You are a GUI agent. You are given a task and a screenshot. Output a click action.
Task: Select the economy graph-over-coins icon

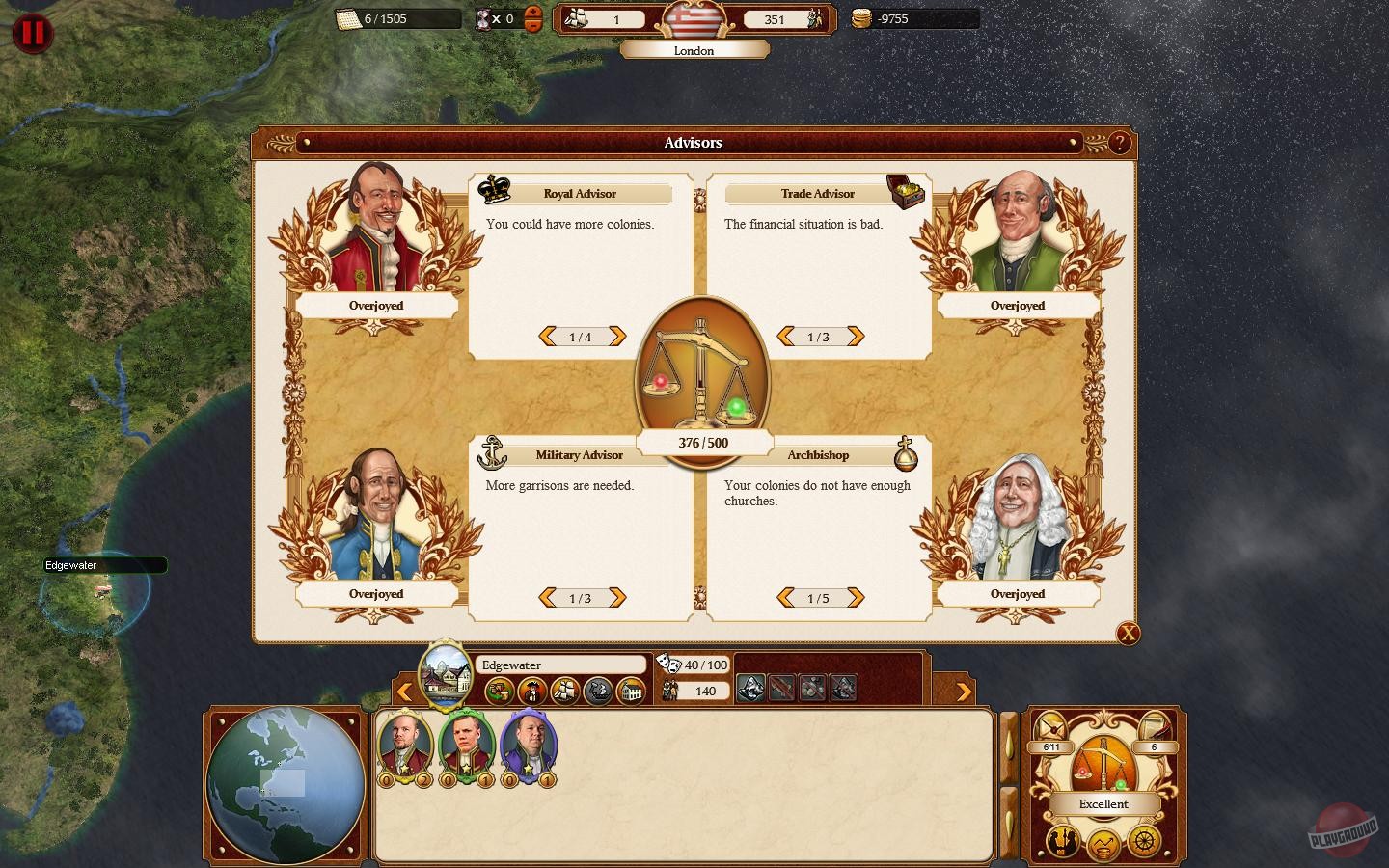(x=1103, y=844)
